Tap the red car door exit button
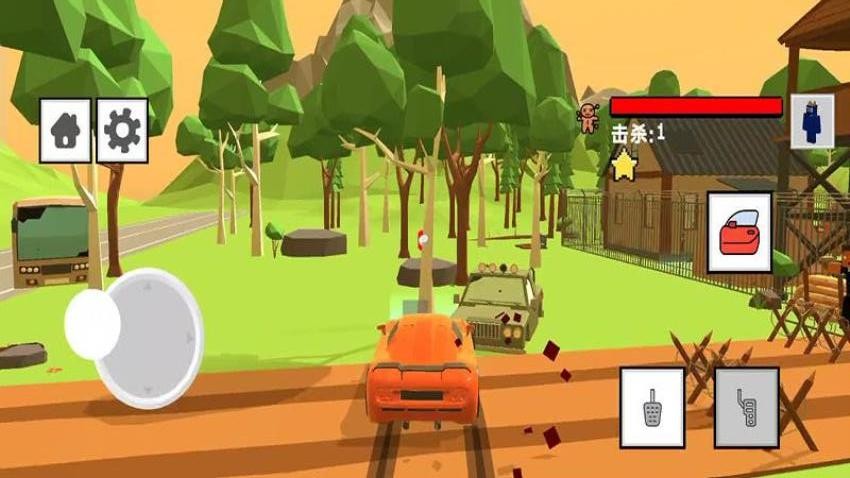850x478 pixels. [x=739, y=232]
